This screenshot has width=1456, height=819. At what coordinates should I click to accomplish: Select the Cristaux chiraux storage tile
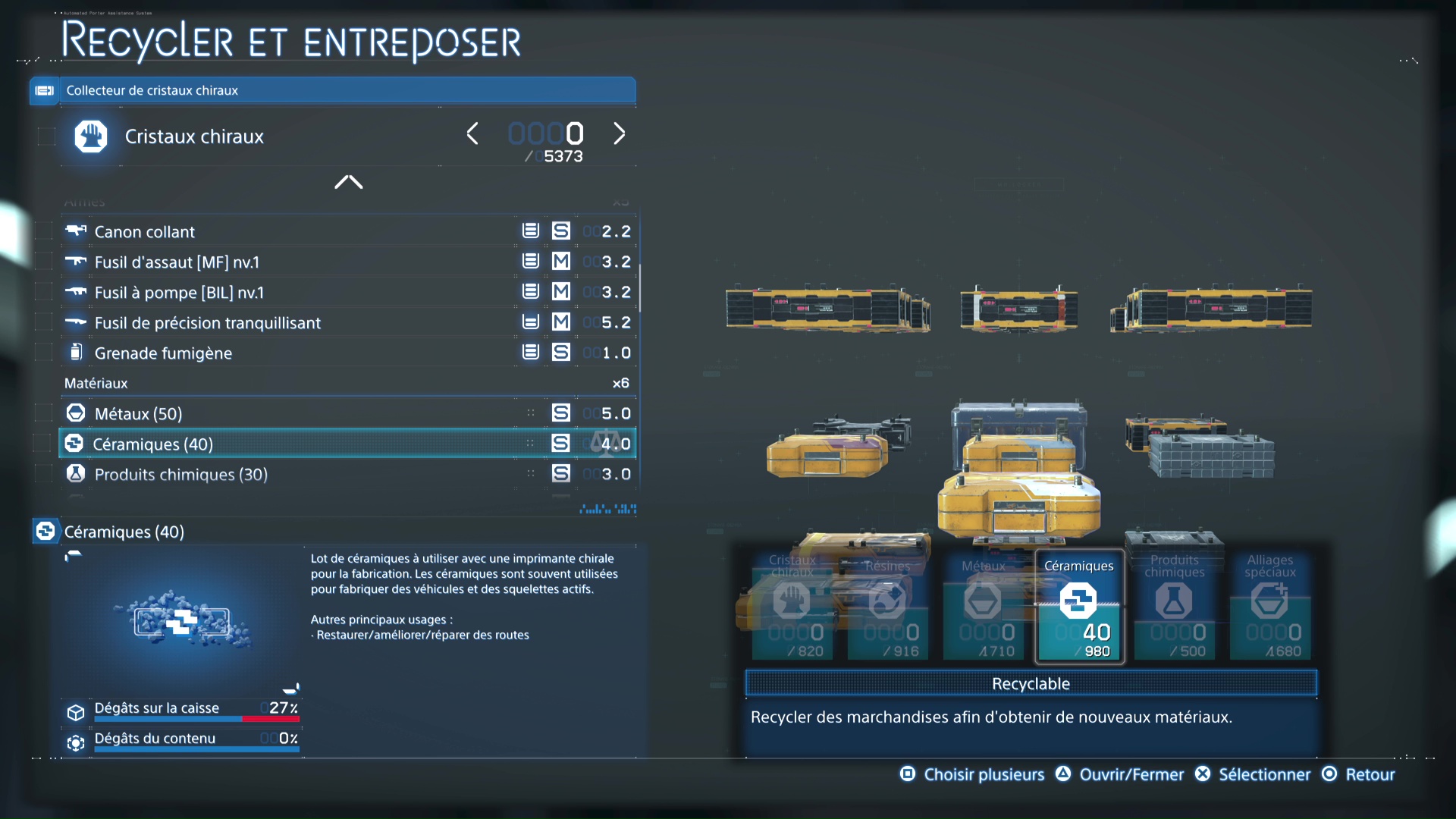point(792,606)
